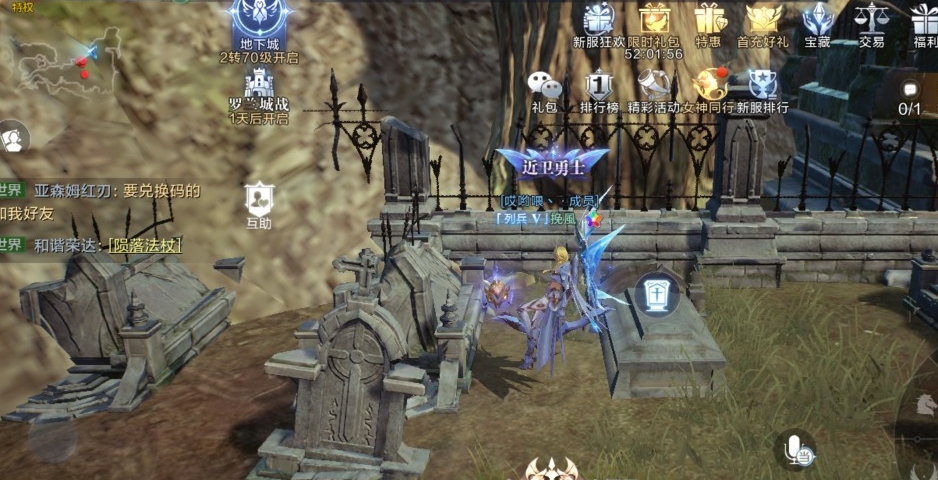Open the chat bubble icon showing 0/1
Viewport: 938px width, 480px height.
tap(909, 95)
